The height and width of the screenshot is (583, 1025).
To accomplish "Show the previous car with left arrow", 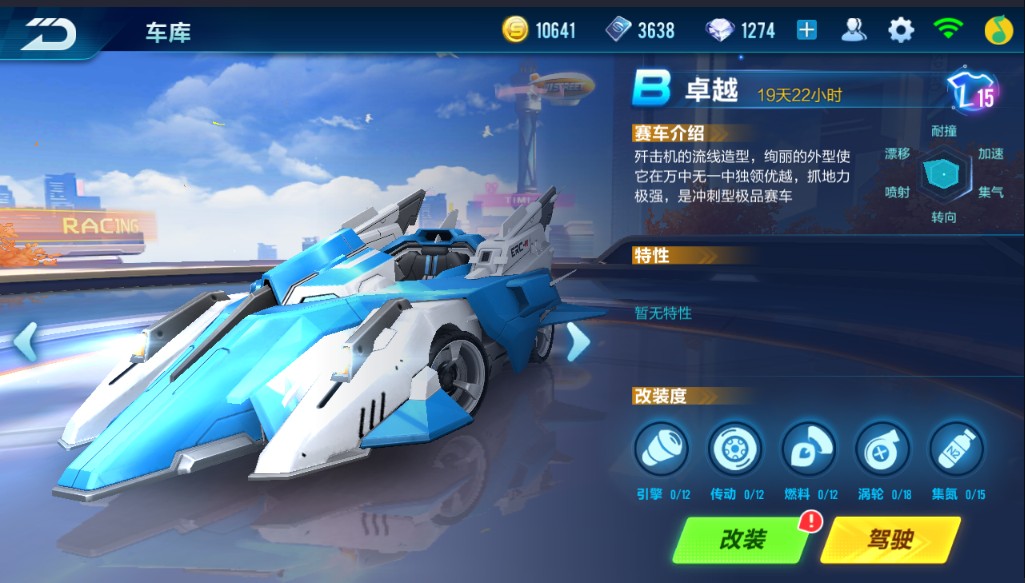I will [25, 341].
